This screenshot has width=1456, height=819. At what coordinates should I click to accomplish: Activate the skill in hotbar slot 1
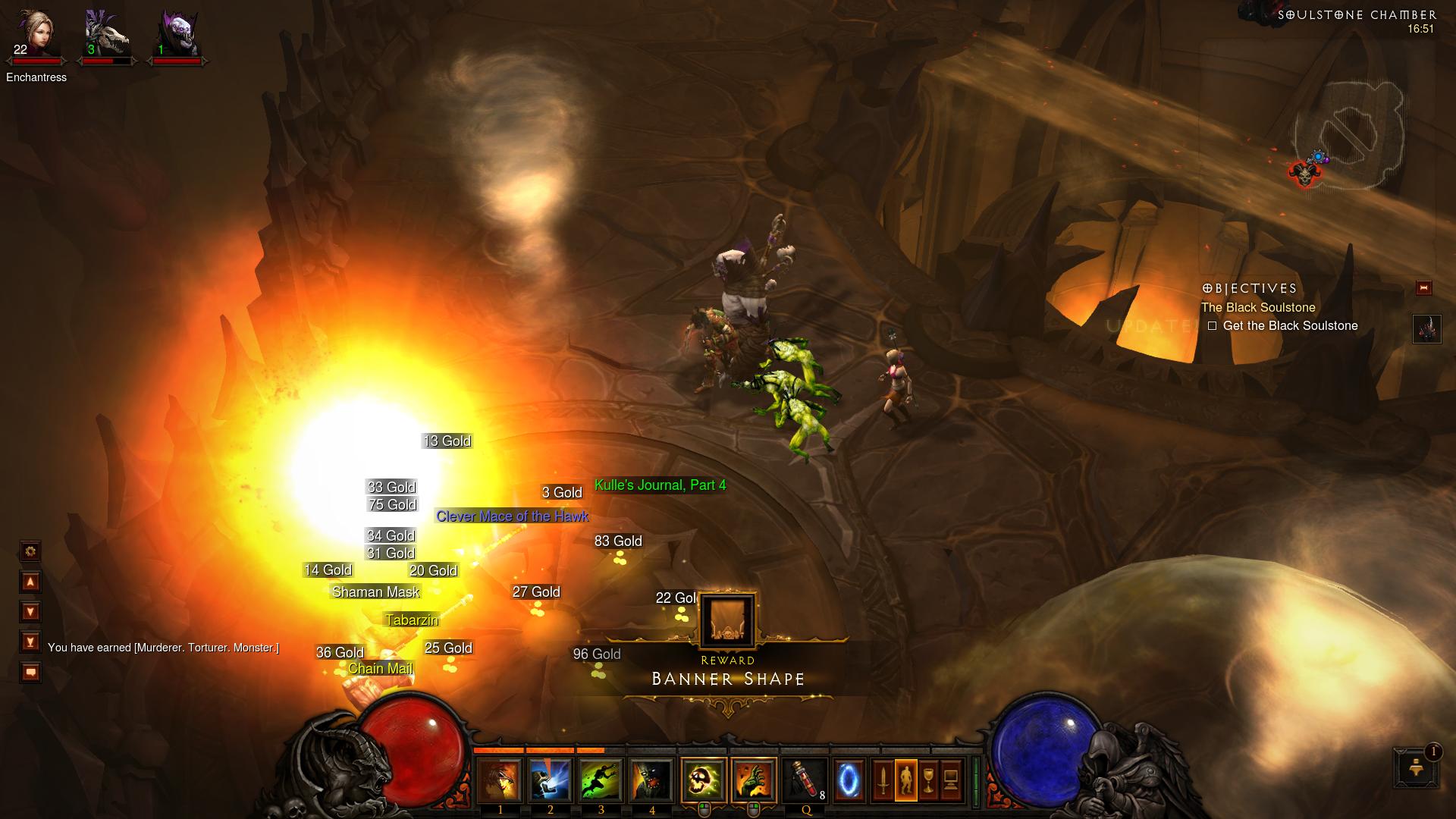pos(500,780)
